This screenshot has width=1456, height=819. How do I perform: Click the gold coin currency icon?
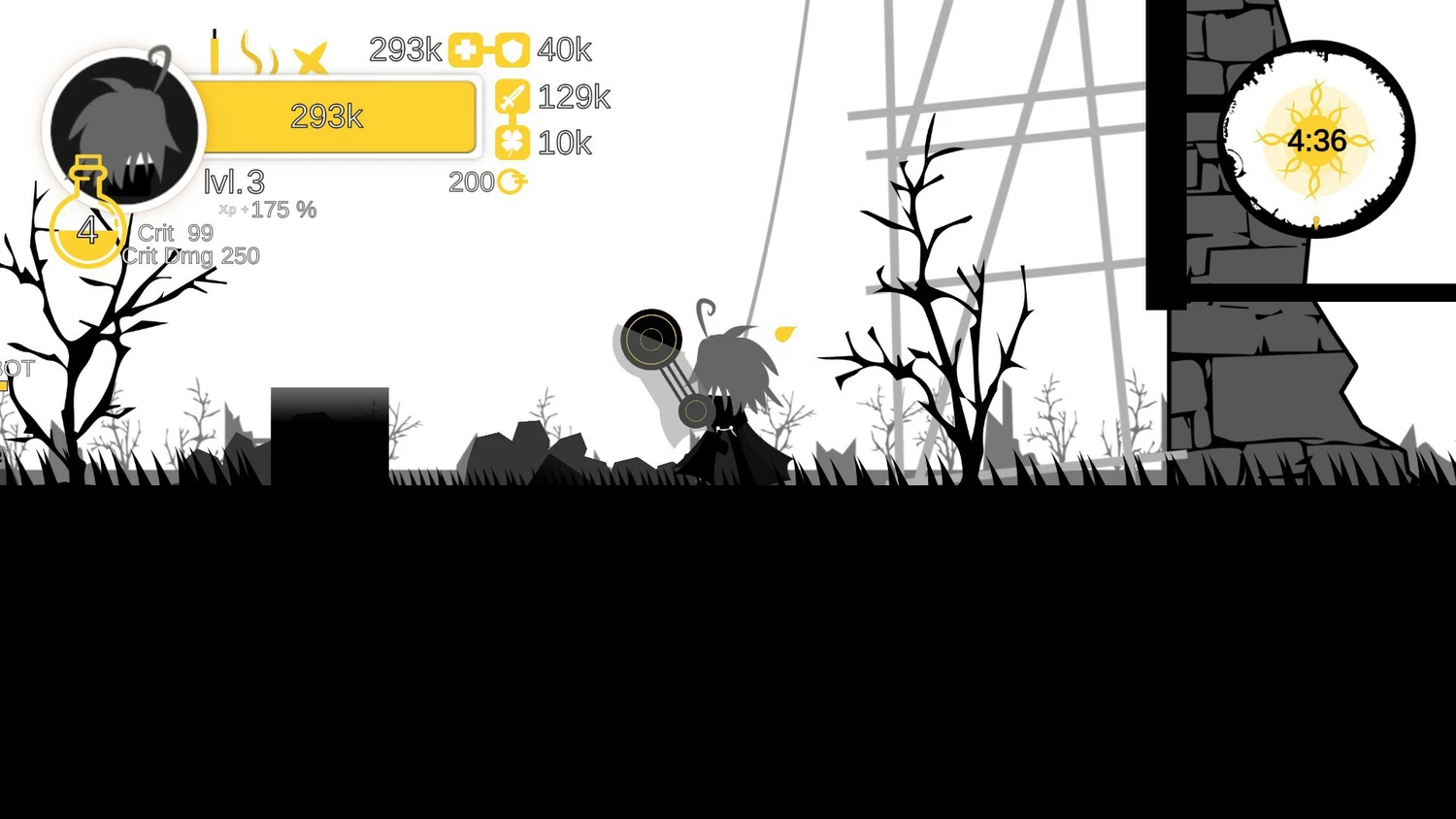pos(511,181)
